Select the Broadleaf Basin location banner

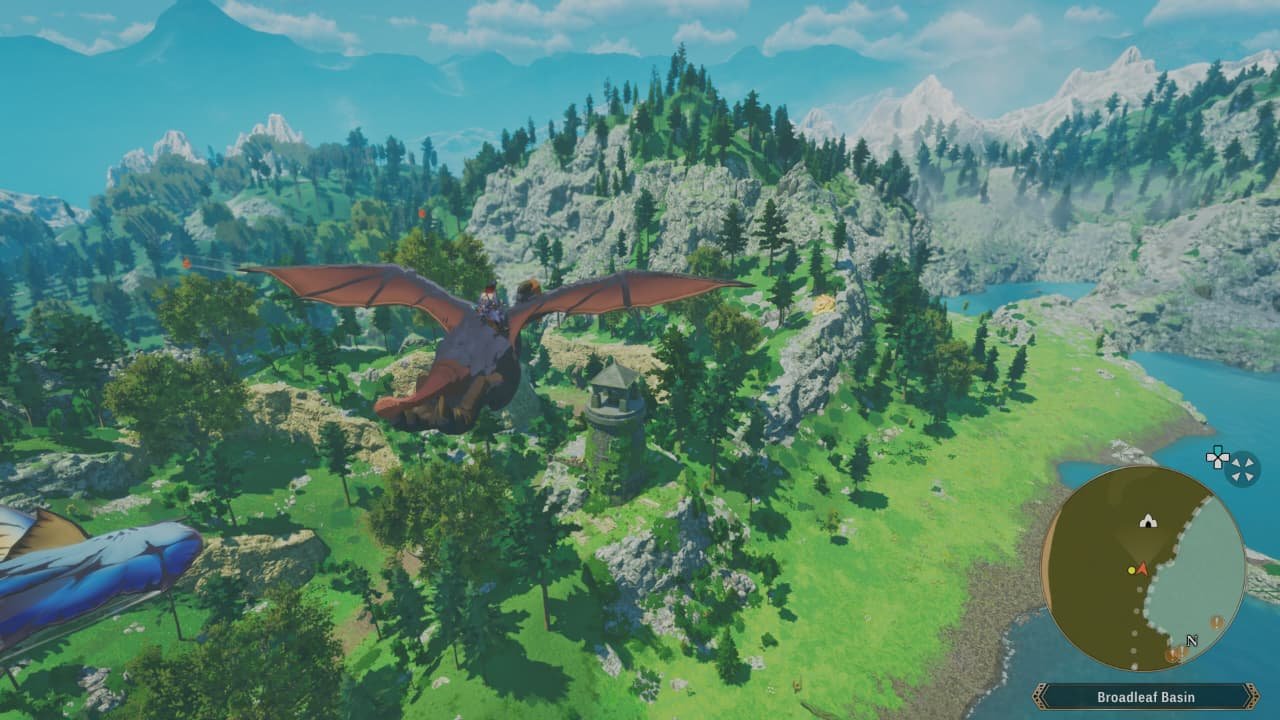[1145, 697]
